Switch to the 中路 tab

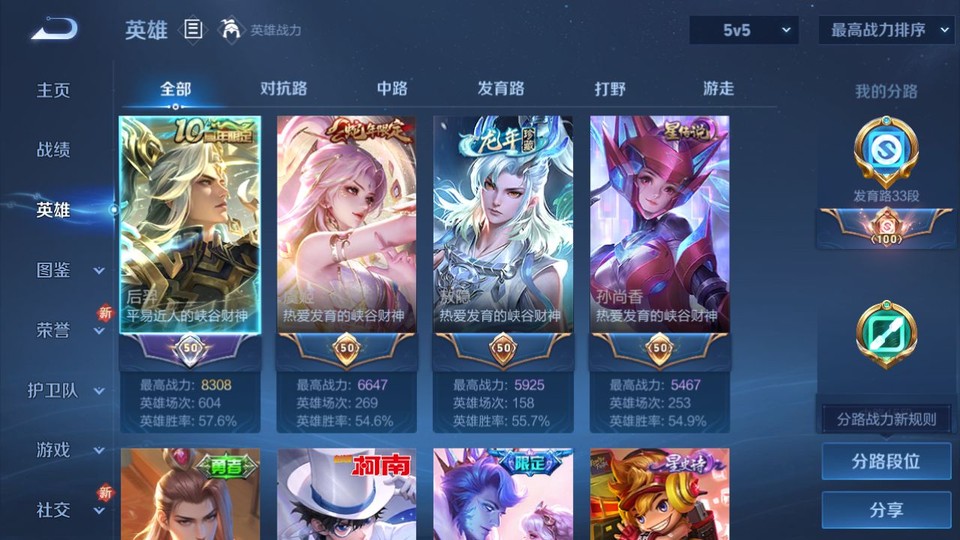pyautogui.click(x=392, y=89)
